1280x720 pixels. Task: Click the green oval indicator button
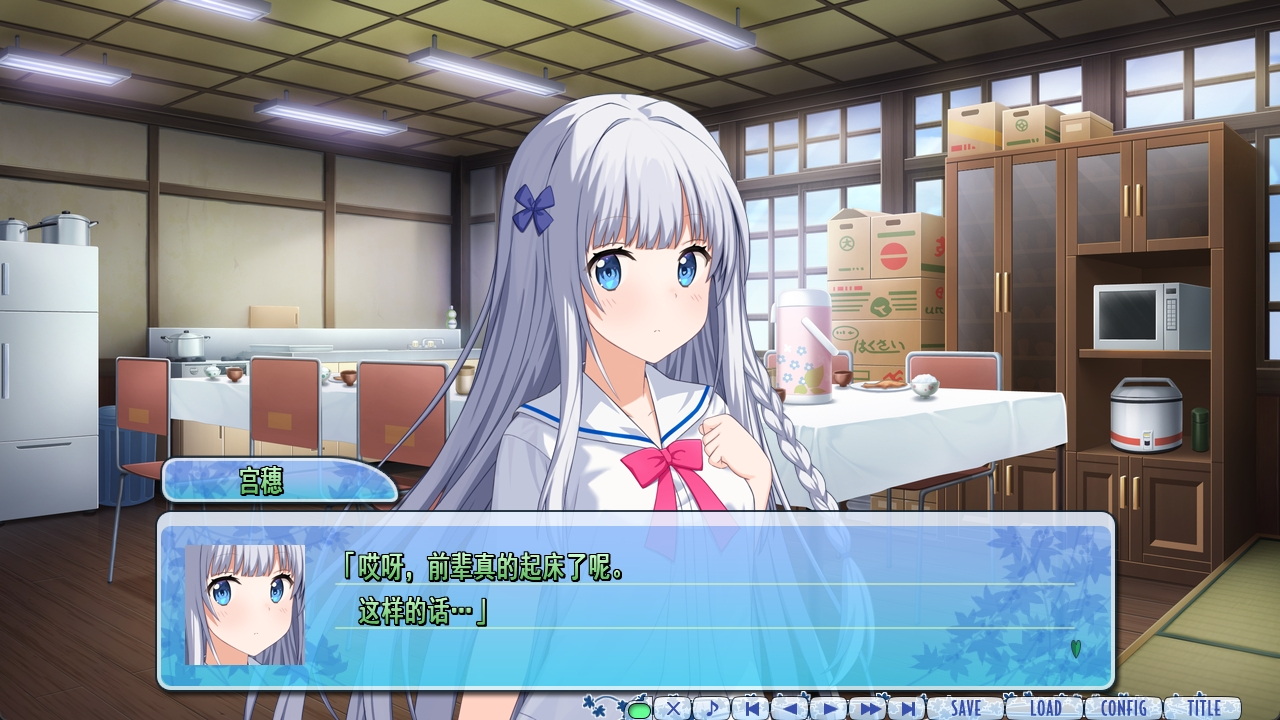click(x=638, y=710)
